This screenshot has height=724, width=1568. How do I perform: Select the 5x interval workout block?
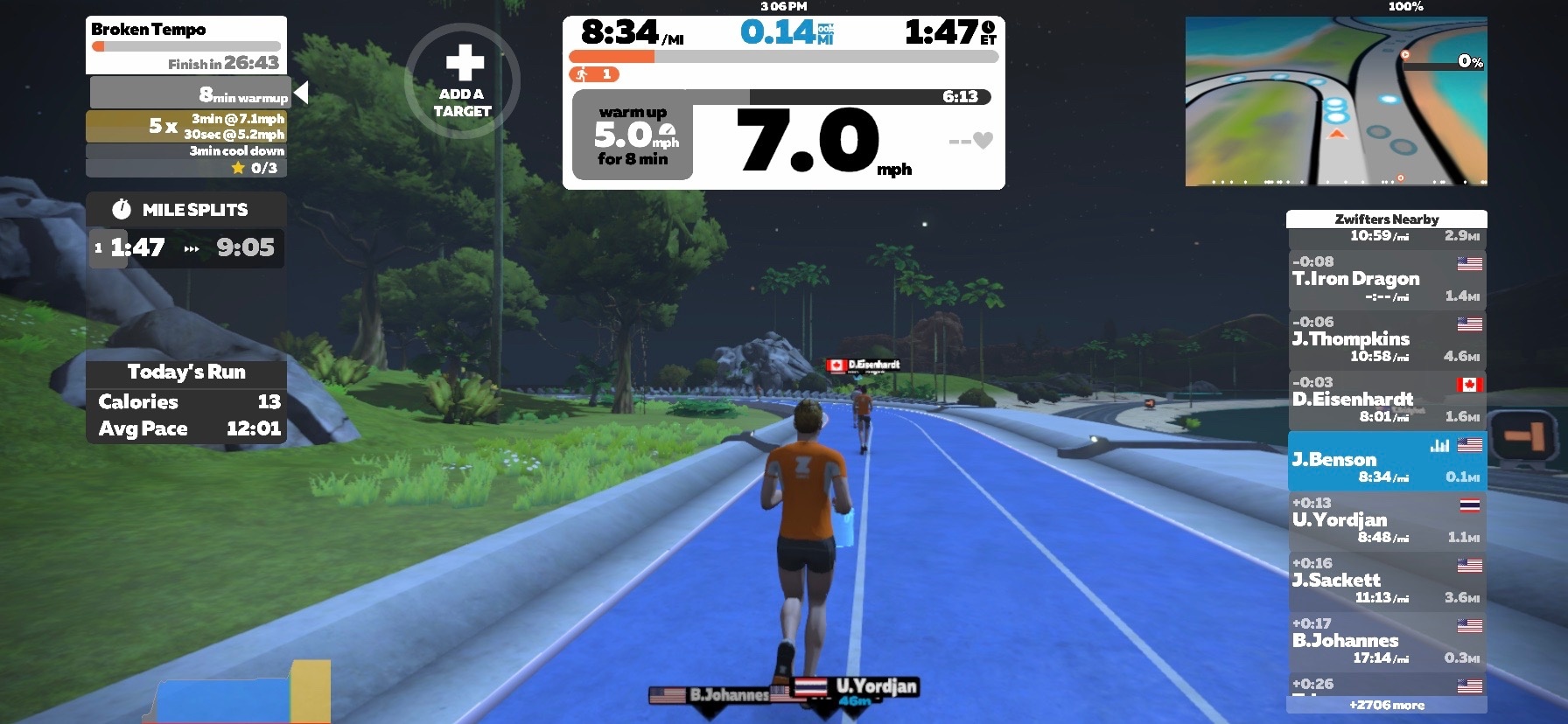(x=186, y=126)
